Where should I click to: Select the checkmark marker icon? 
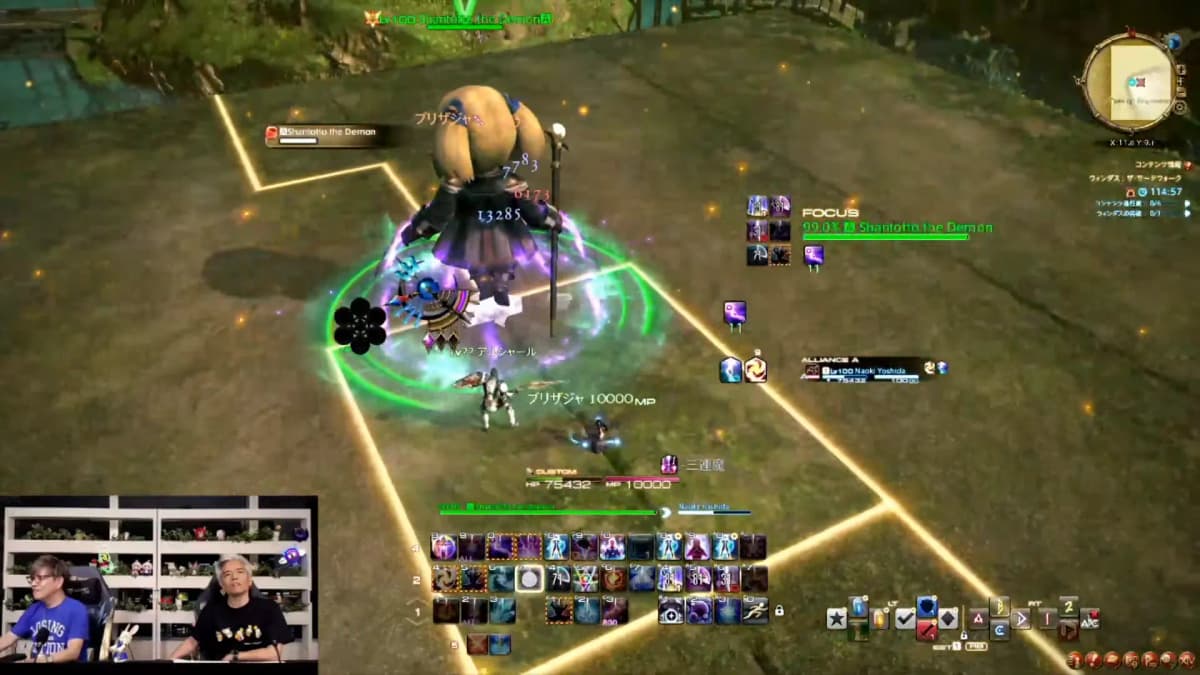click(904, 619)
